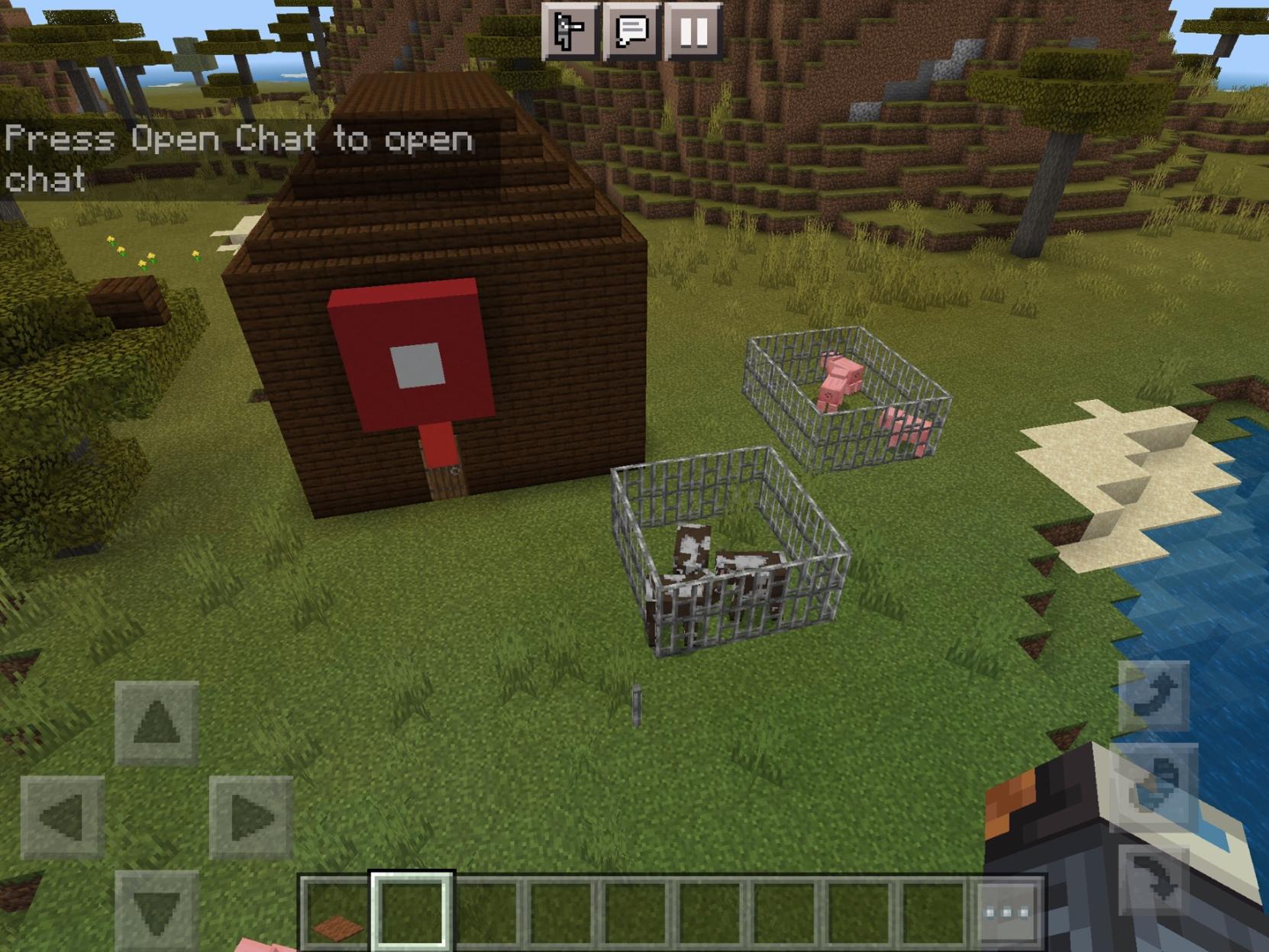Open chat with the speech bubble button

pyautogui.click(x=631, y=31)
